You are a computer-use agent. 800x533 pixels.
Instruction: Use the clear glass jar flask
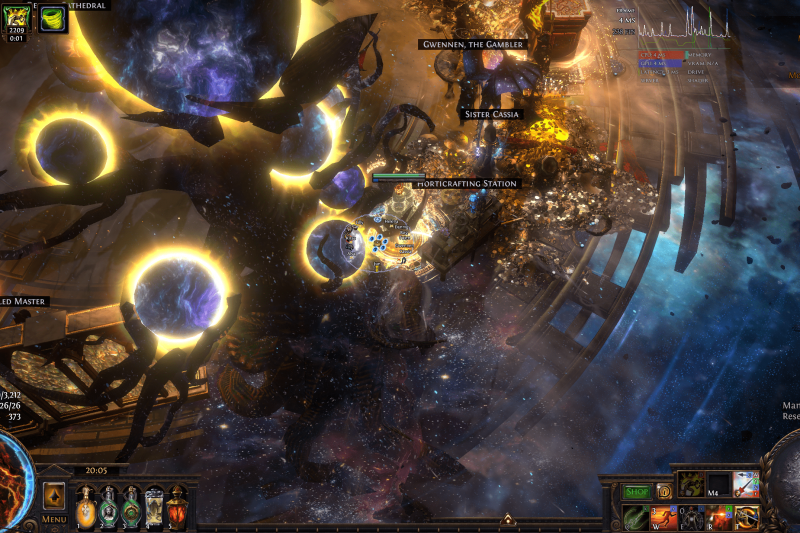(x=154, y=506)
